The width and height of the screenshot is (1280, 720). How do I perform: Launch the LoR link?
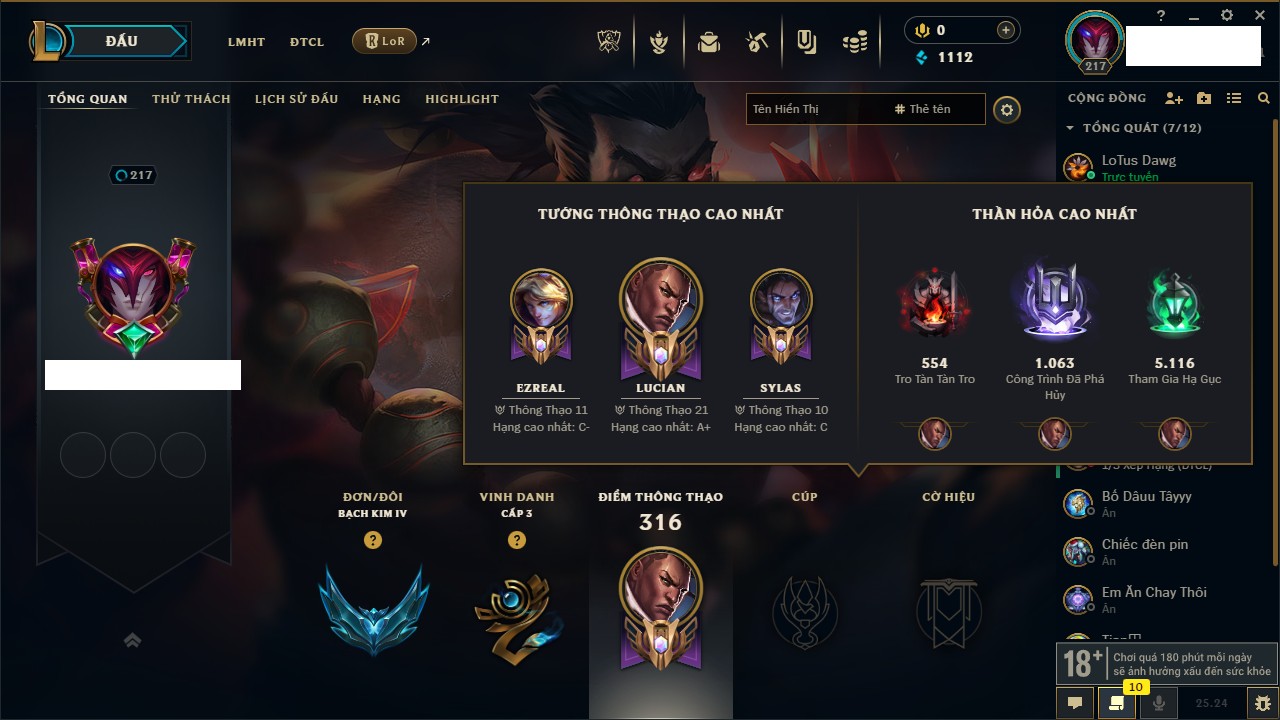coord(385,41)
